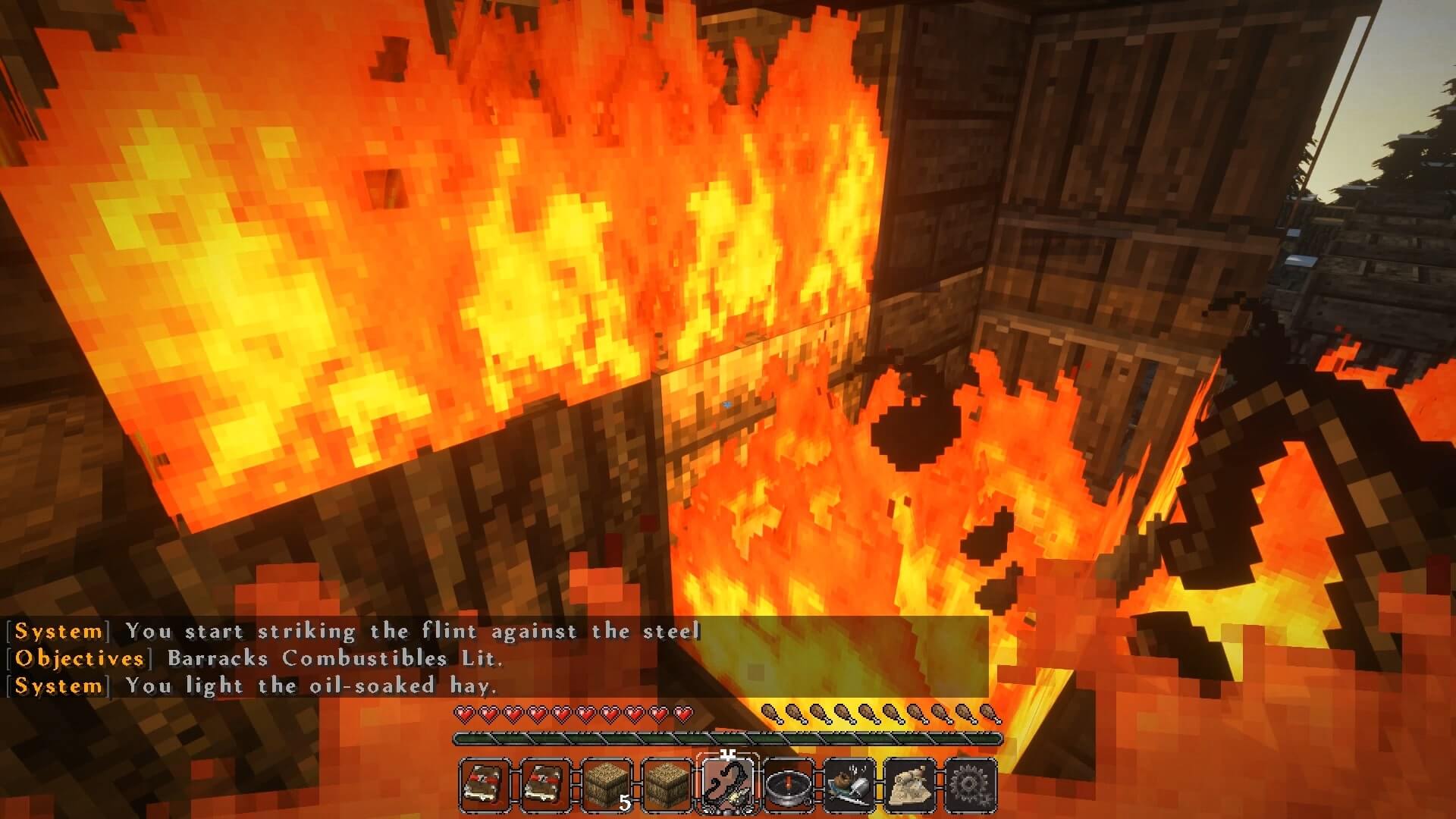Select the flint and steel slot
1456x819 pixels.
728,785
